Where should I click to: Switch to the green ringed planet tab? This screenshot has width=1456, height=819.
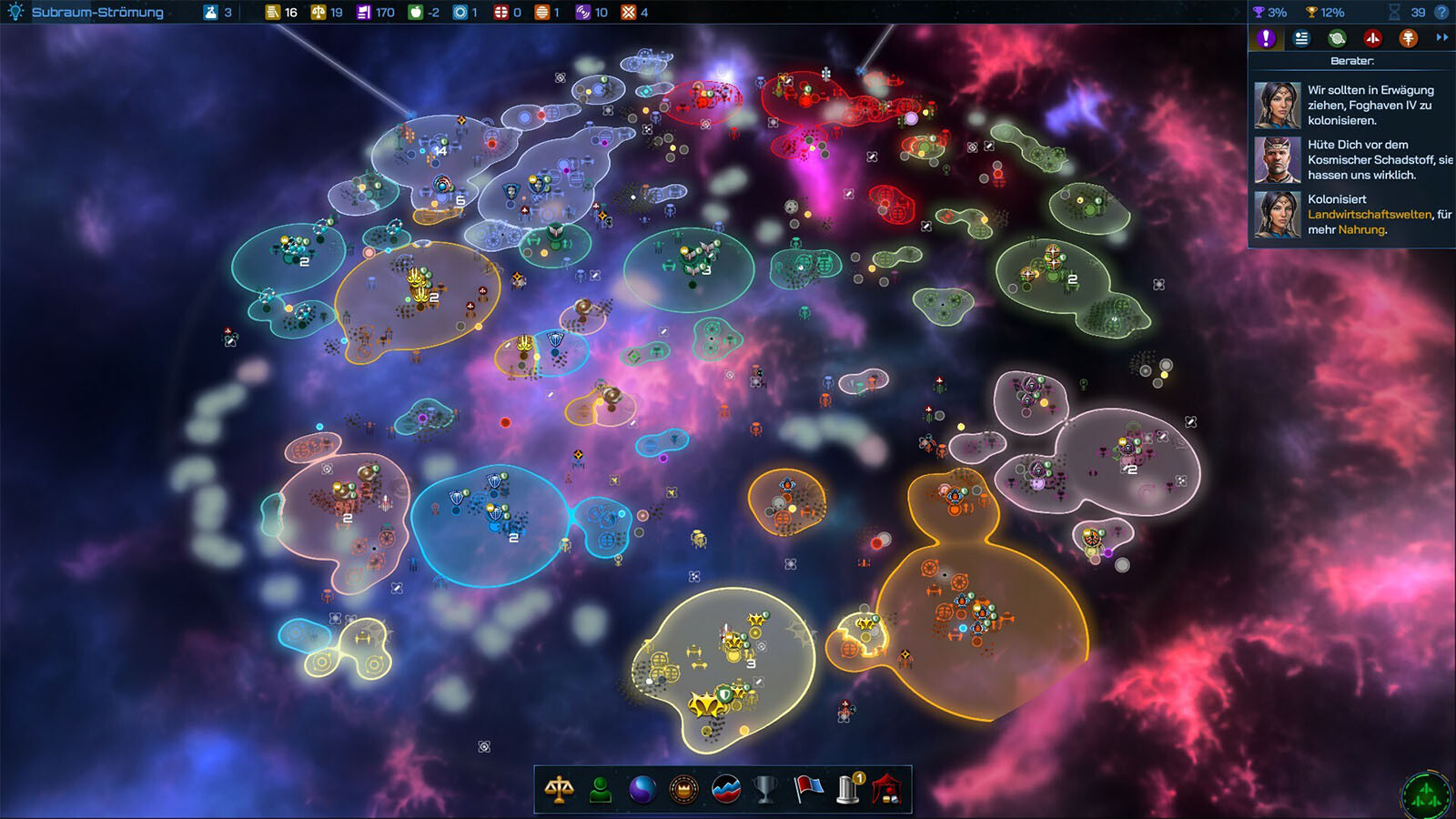click(x=1337, y=38)
